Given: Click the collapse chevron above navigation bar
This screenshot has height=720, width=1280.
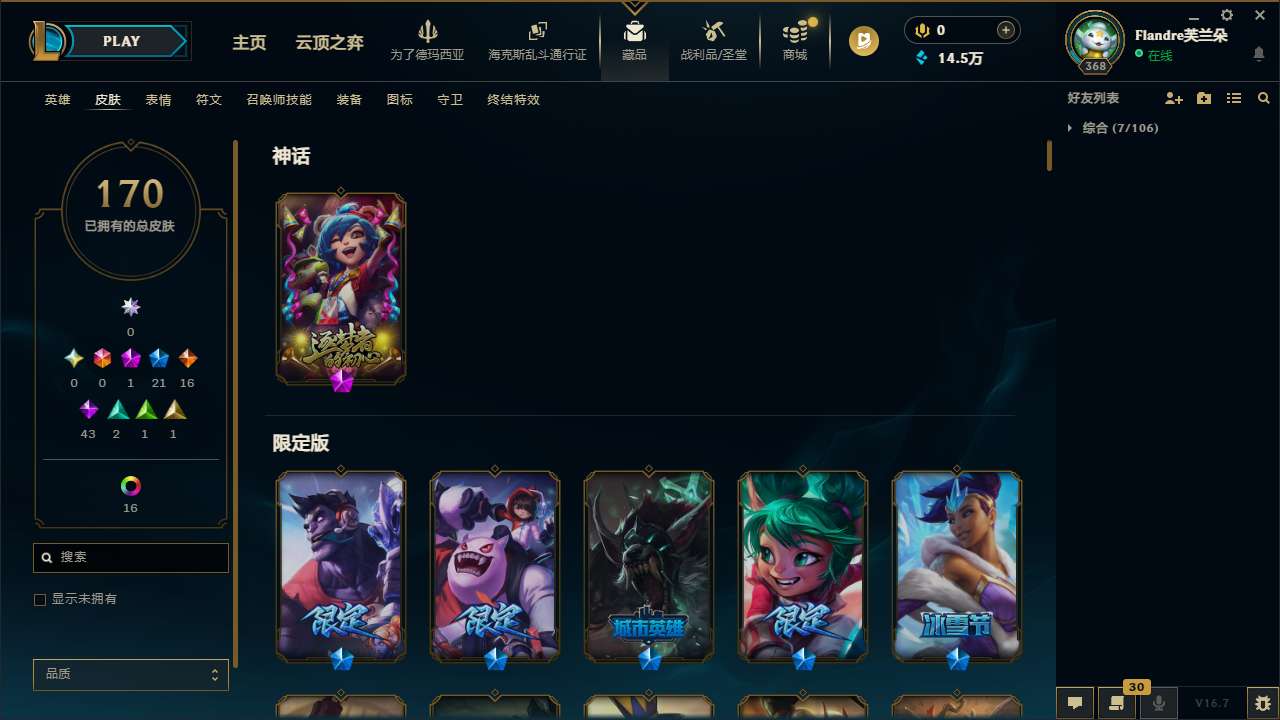Looking at the screenshot, I should 634,8.
